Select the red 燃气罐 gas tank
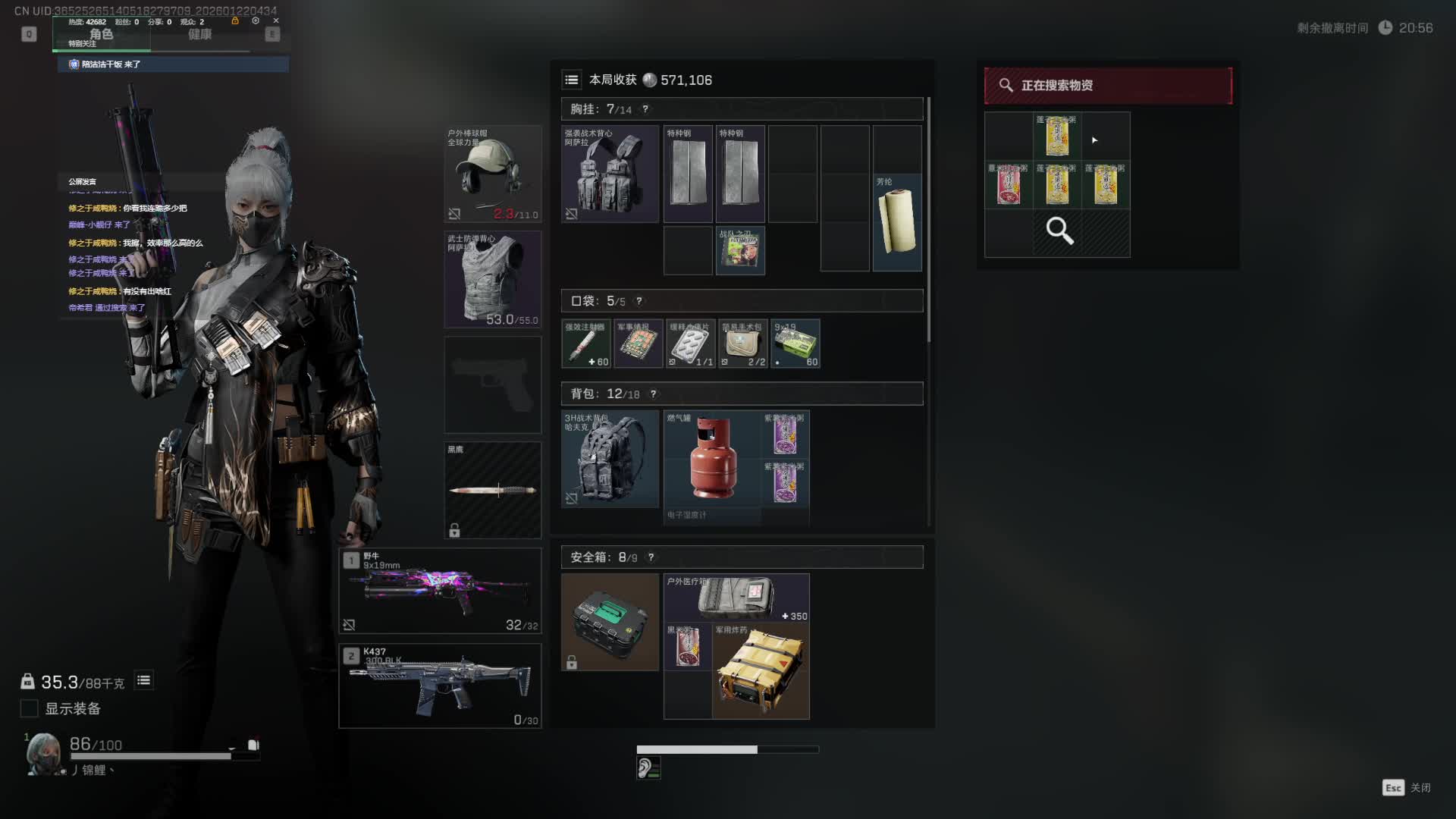Image resolution: width=1456 pixels, height=819 pixels. (x=713, y=459)
